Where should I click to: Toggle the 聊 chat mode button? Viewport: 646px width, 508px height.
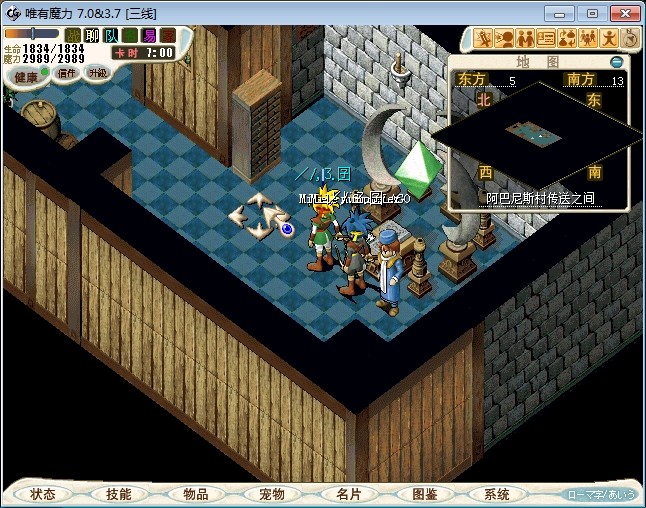(92, 35)
